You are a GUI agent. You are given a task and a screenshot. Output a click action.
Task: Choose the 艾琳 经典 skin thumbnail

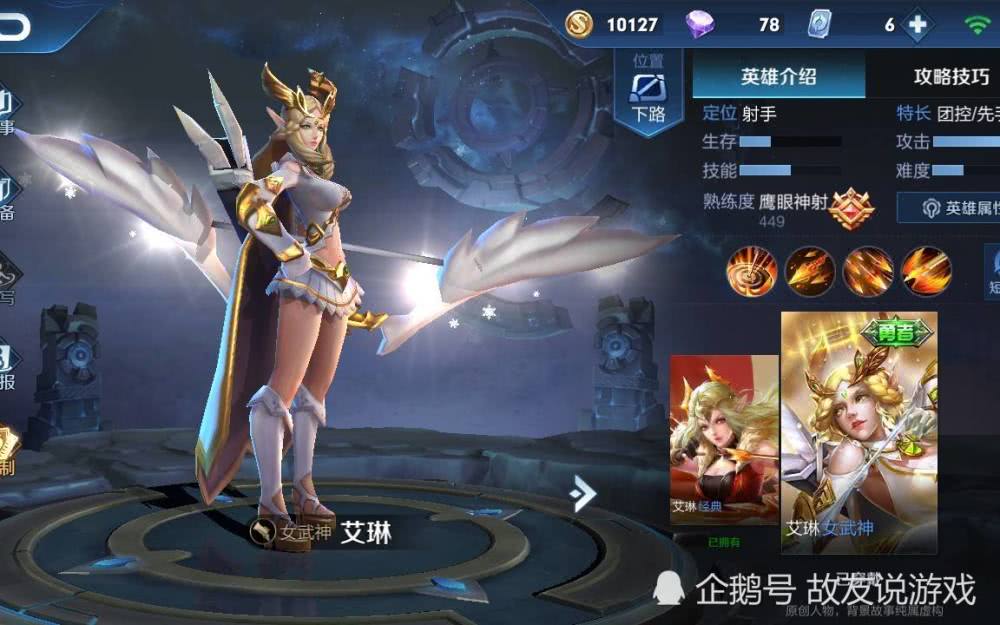click(x=723, y=440)
